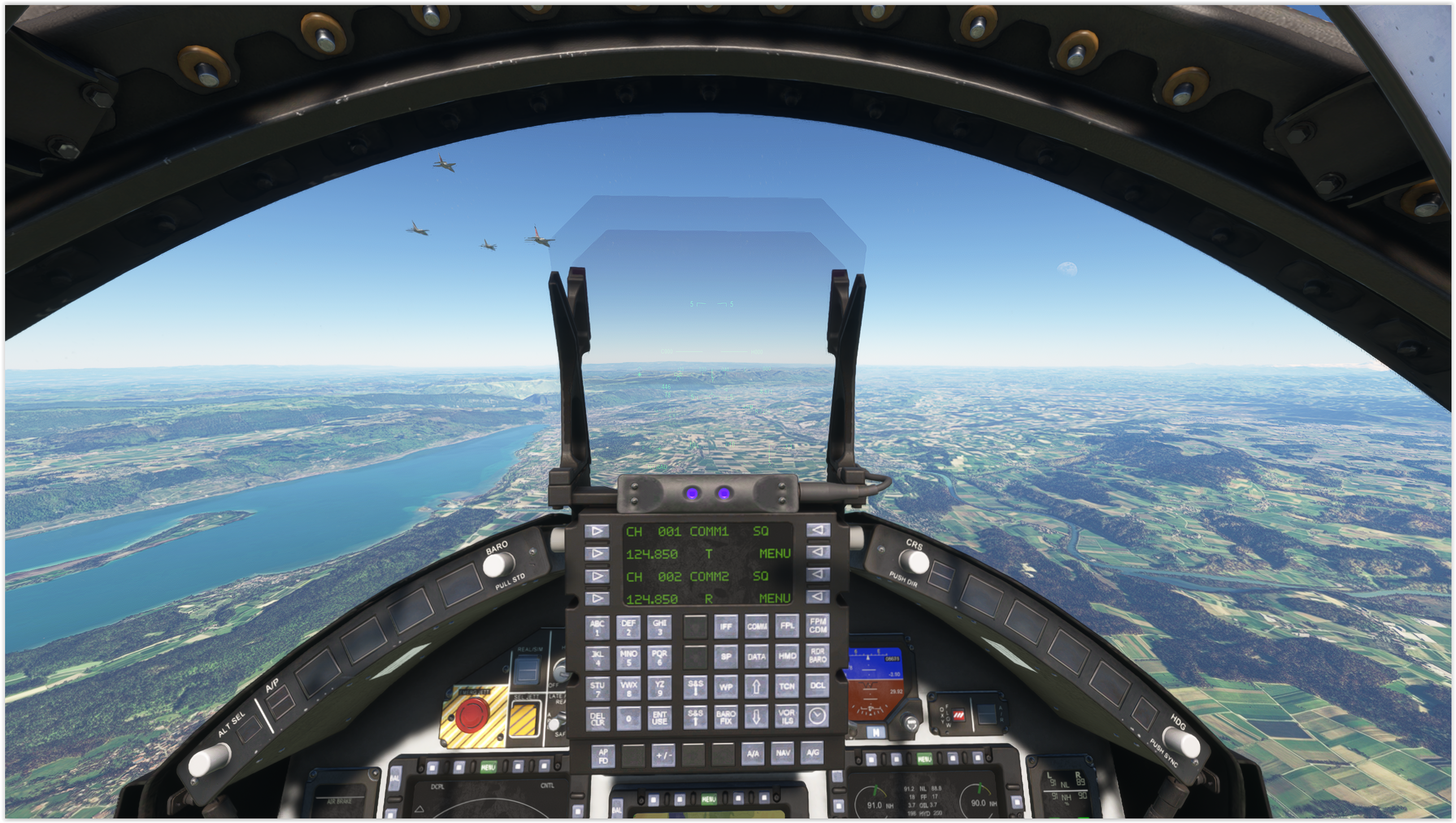Open the VOR ILS page

tap(787, 716)
